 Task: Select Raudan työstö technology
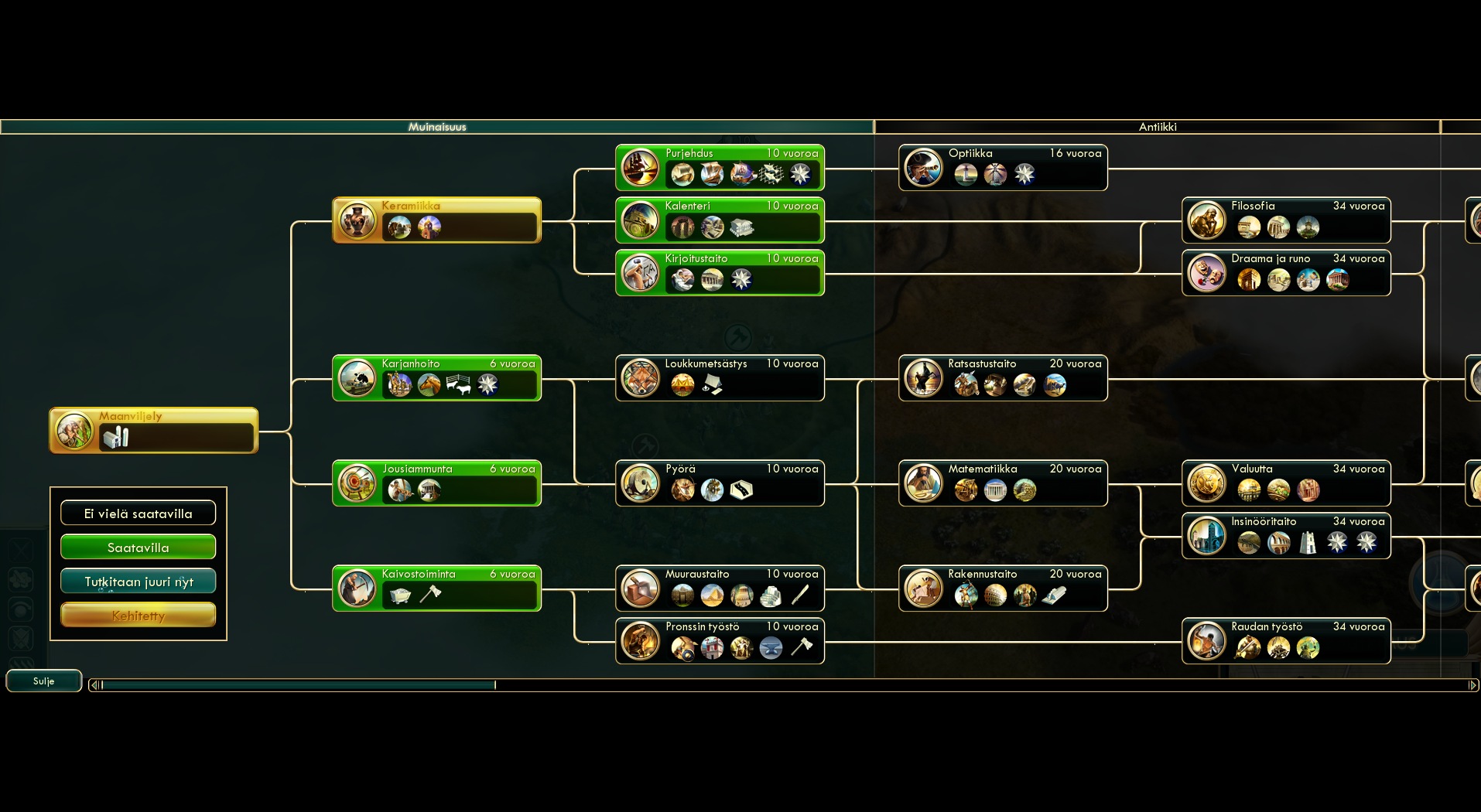pos(1285,640)
